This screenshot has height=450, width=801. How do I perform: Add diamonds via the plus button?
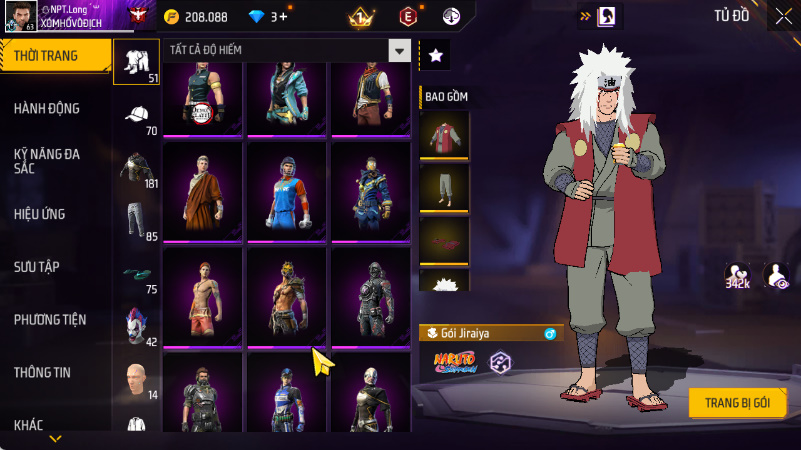click(x=284, y=17)
